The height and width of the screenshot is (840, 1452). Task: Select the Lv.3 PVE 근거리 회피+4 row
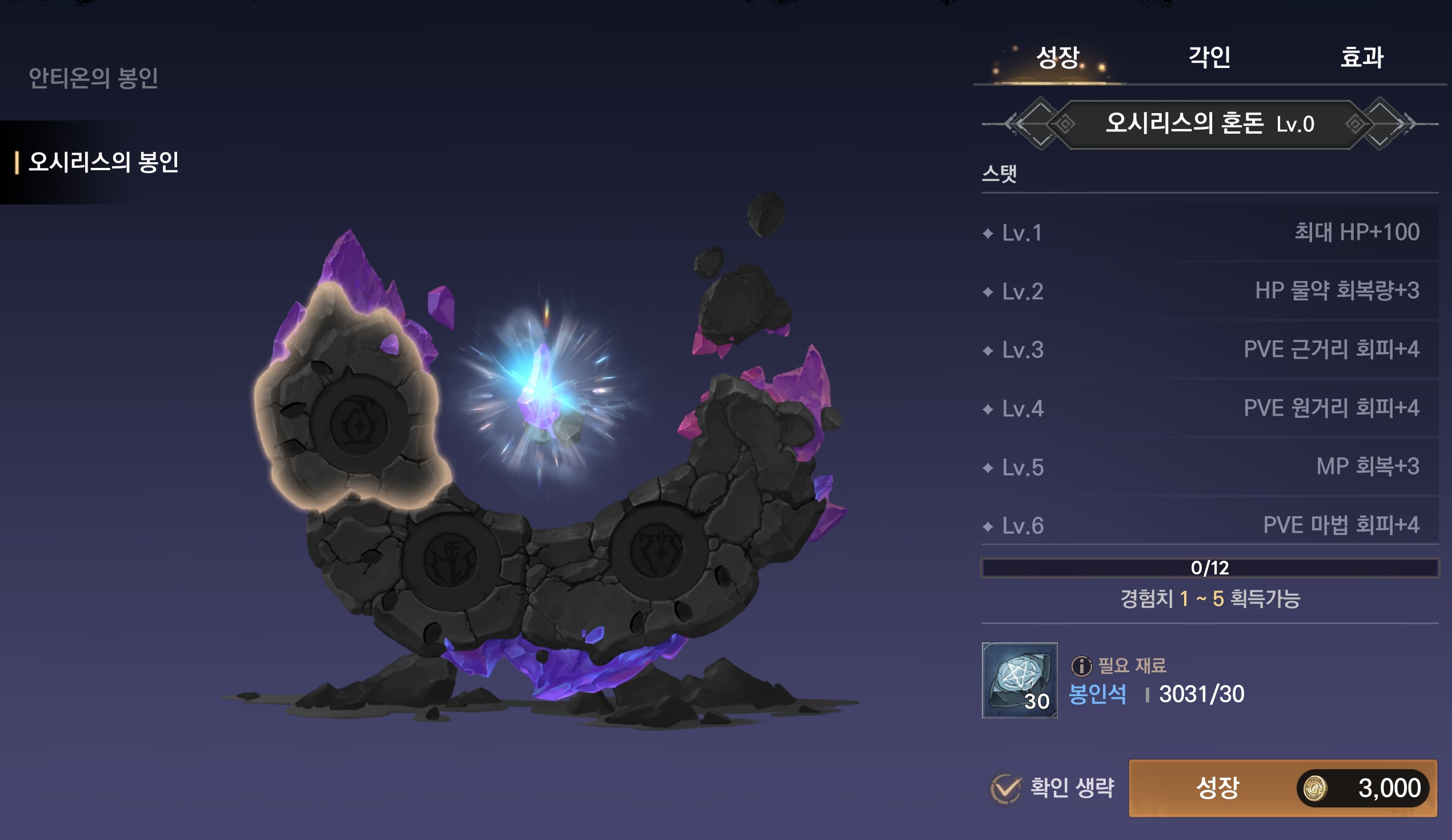pyautogui.click(x=1209, y=349)
